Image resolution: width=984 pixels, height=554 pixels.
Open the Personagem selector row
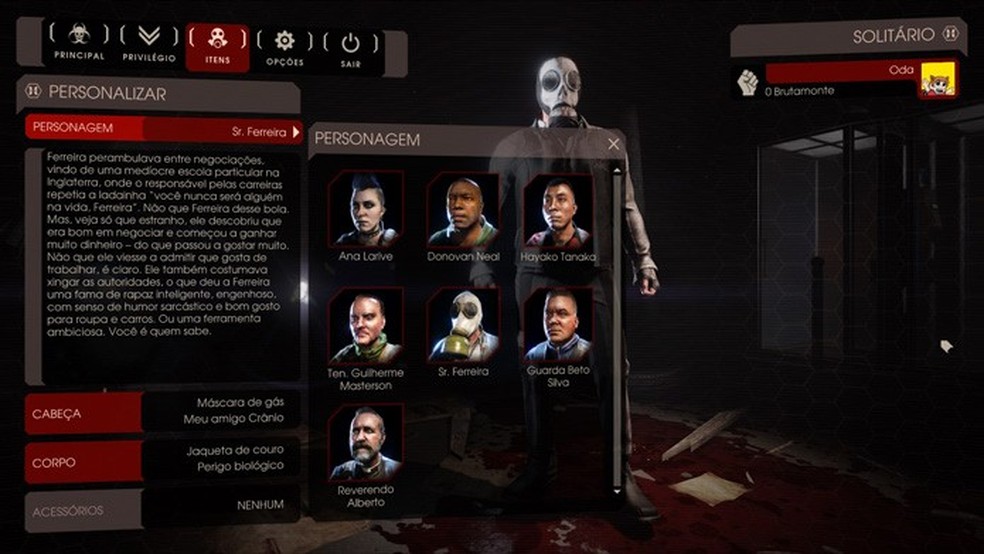(x=164, y=130)
